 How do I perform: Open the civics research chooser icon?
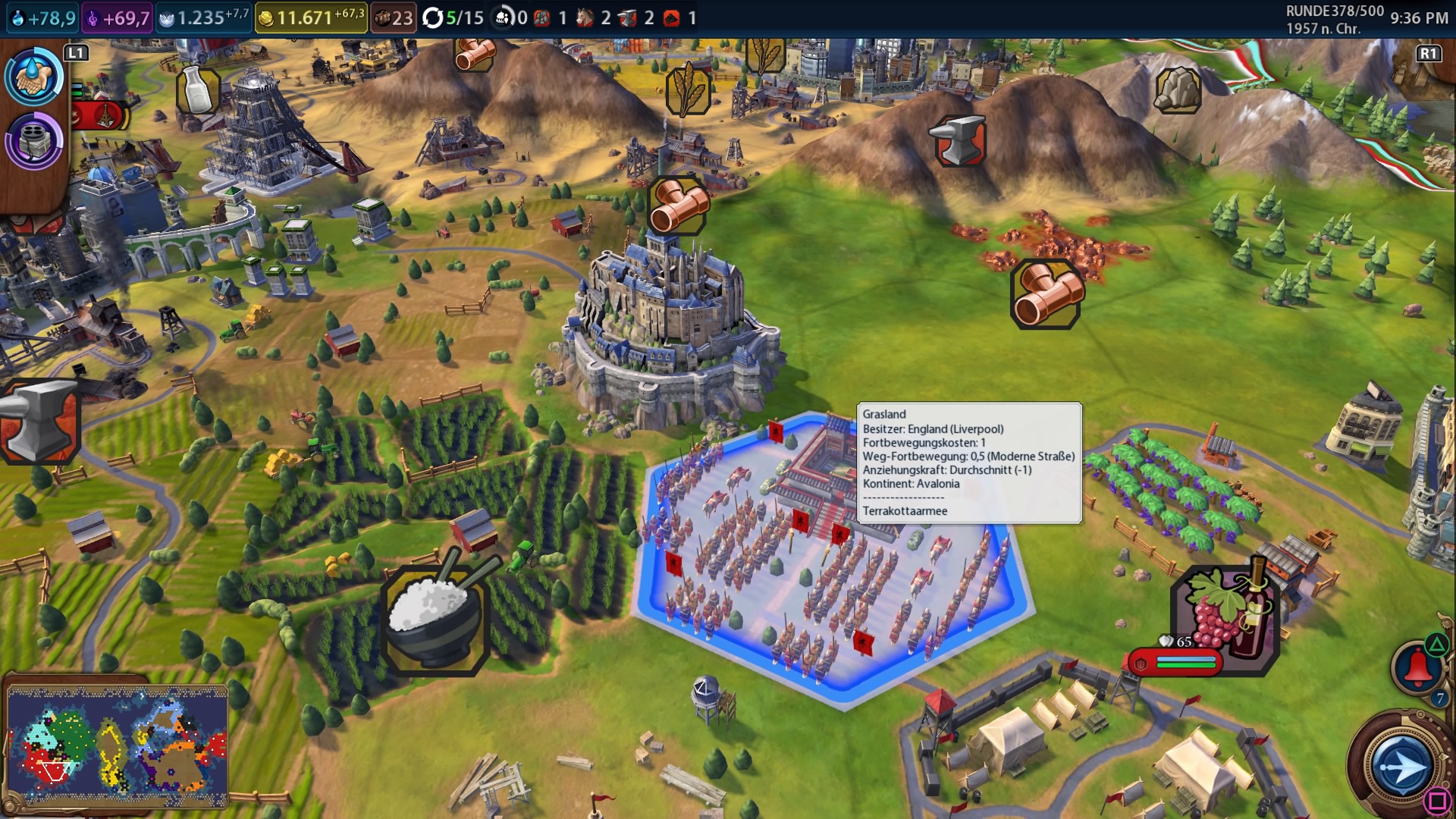(34, 140)
